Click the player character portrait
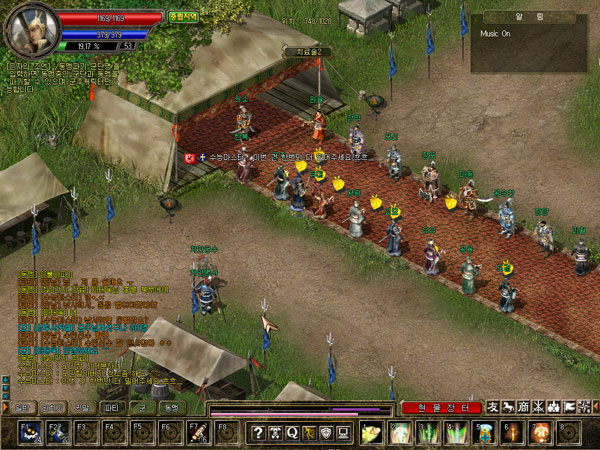Screen dimensions: 600x450 28,30
